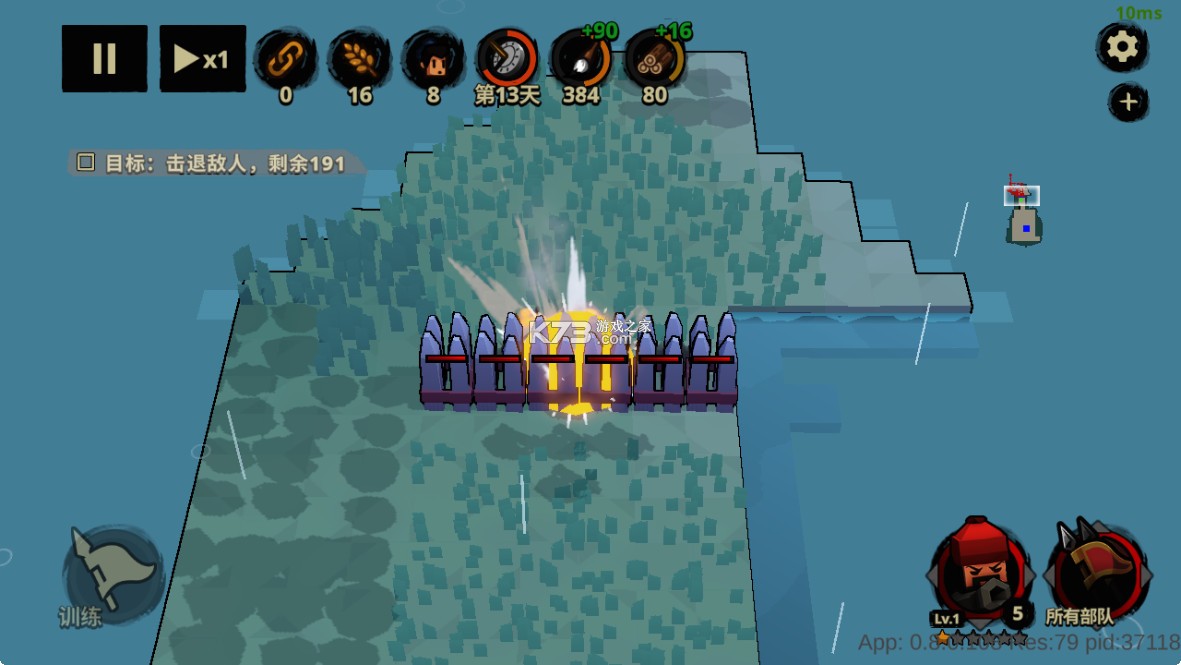This screenshot has width=1181, height=665.
Task: Click the wheat food resource icon
Action: tap(359, 60)
